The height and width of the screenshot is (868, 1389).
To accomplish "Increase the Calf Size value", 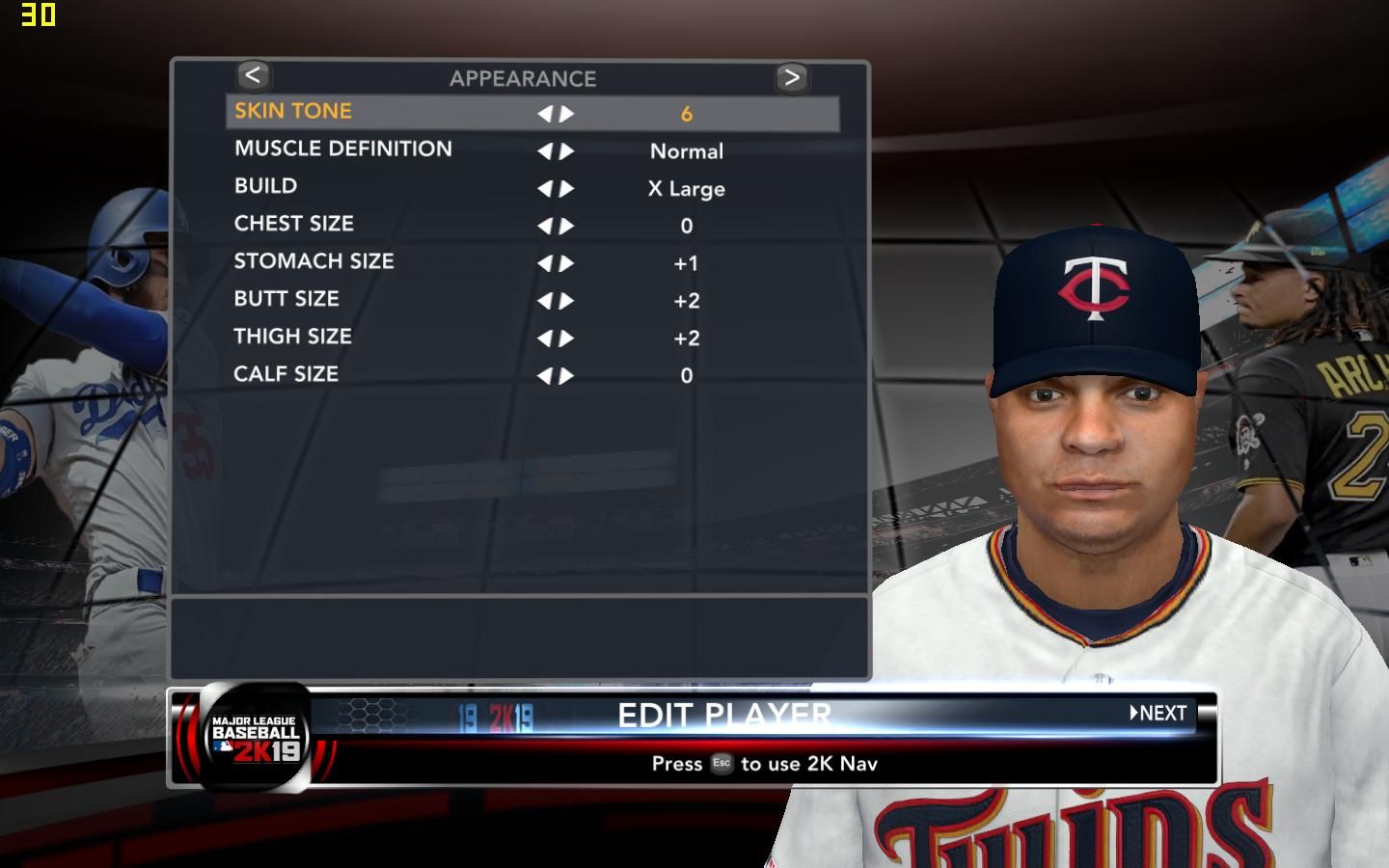I will tap(567, 376).
